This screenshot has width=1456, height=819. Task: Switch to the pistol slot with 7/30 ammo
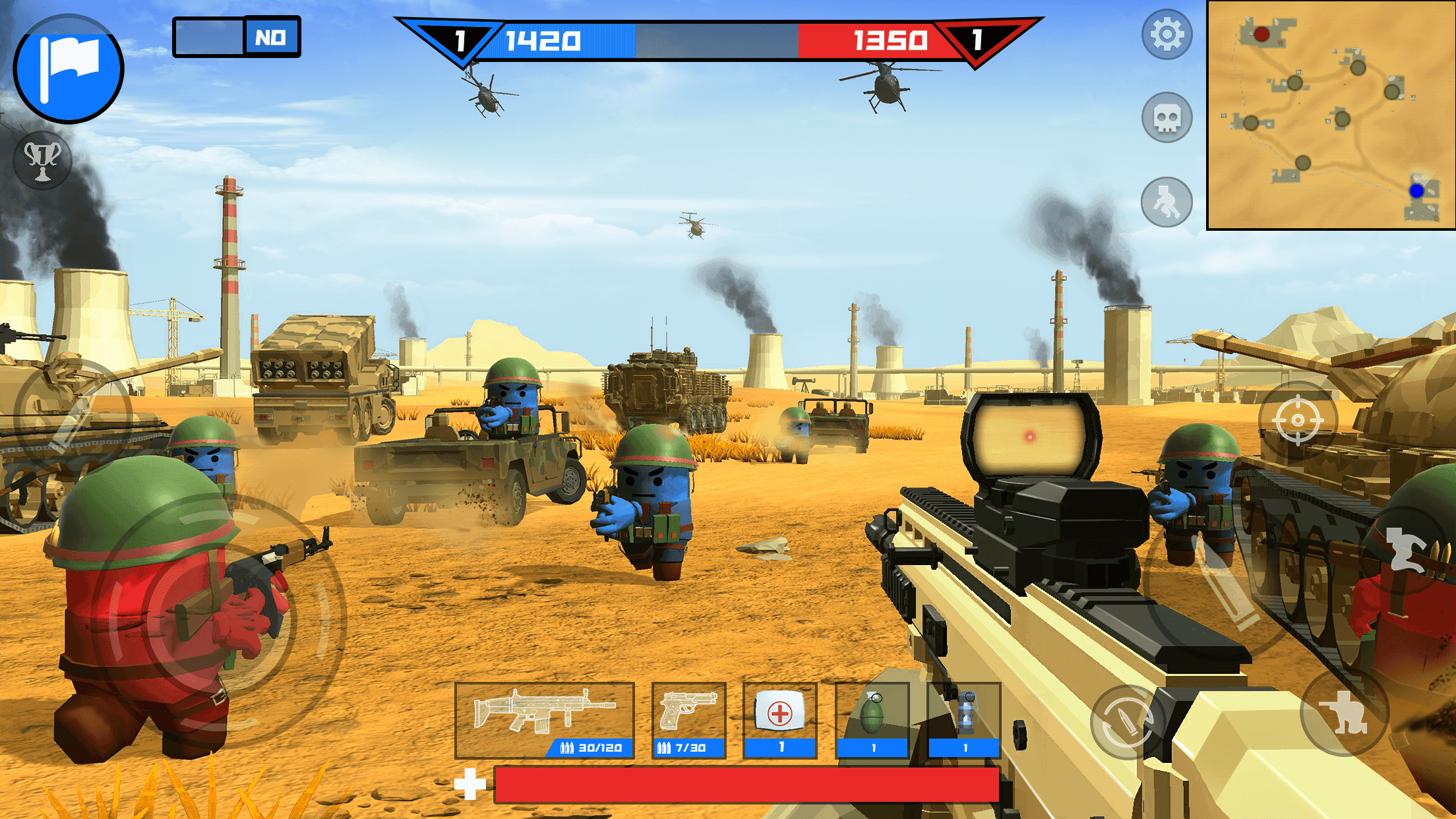click(x=688, y=719)
